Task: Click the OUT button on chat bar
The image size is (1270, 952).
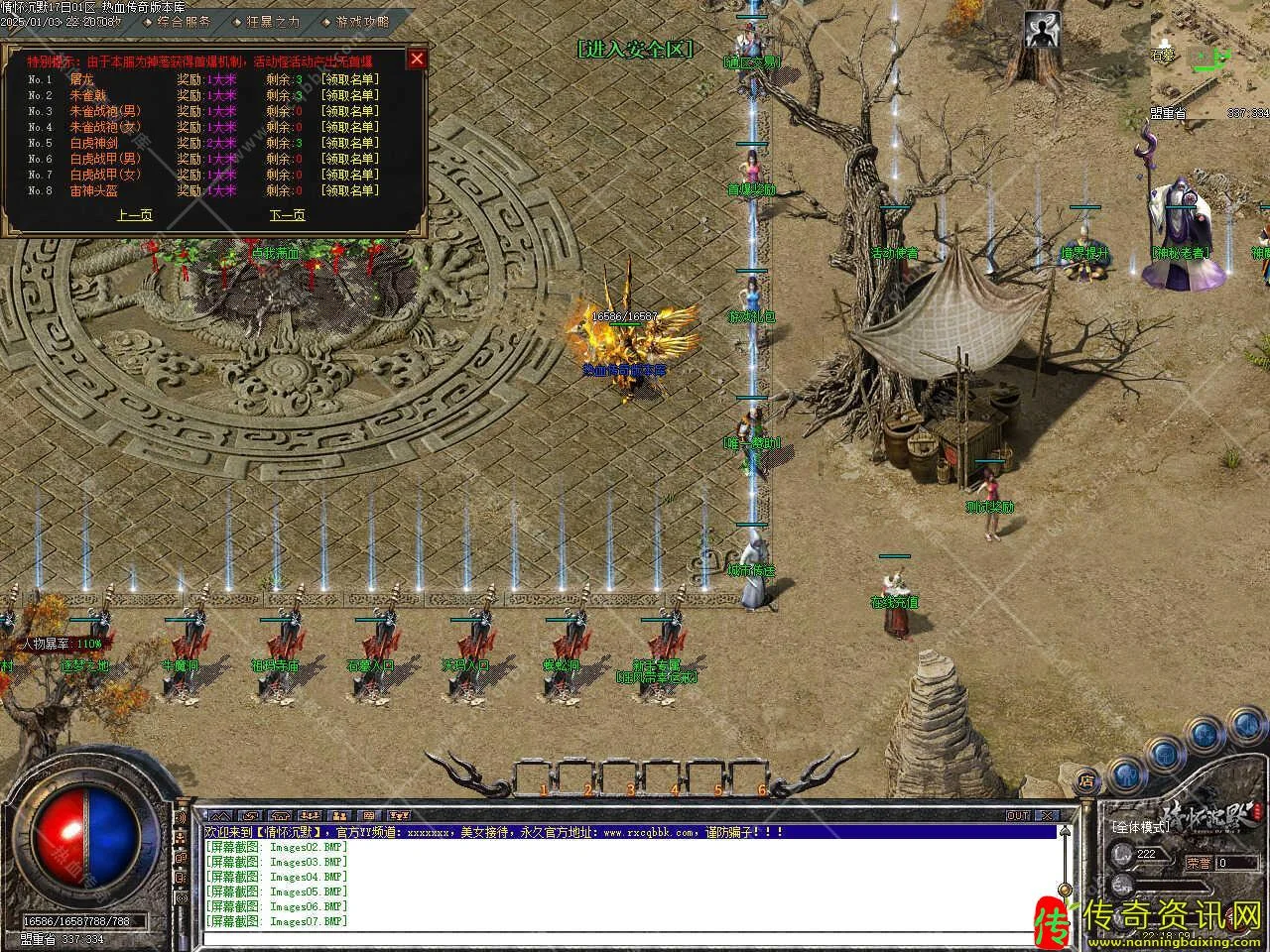Action: 1018,815
